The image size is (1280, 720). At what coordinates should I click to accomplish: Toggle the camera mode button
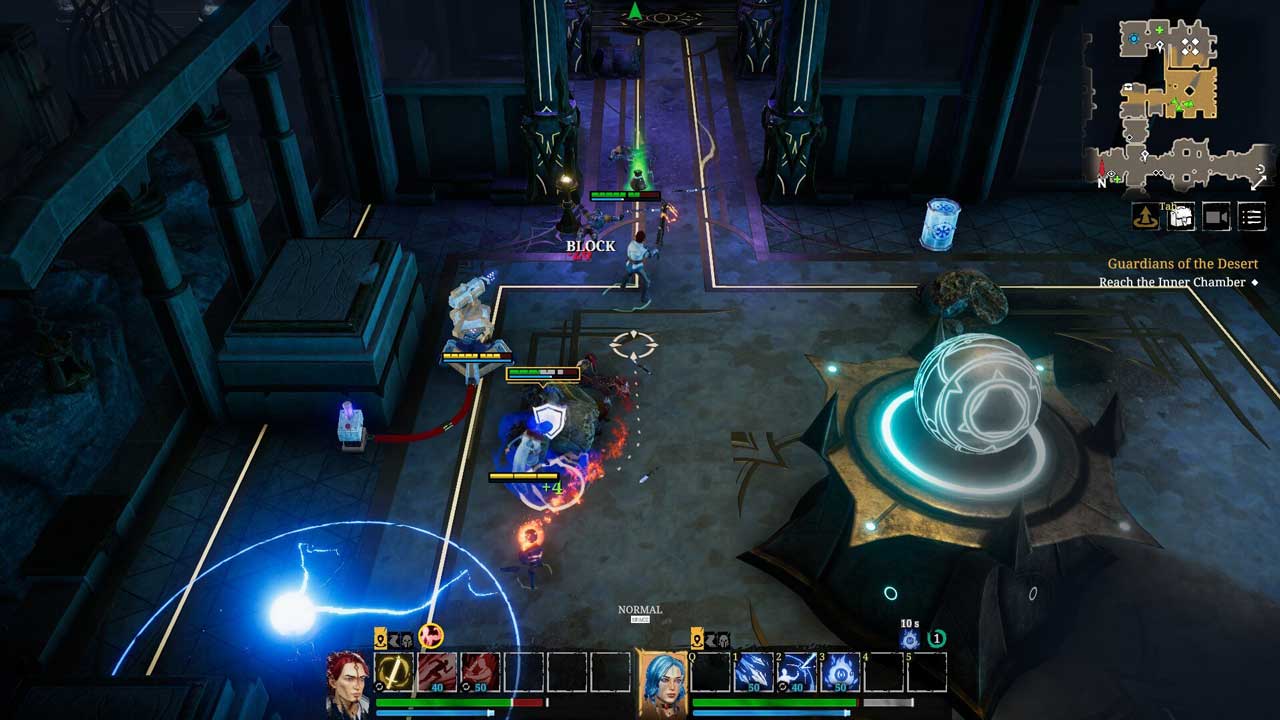point(1216,217)
